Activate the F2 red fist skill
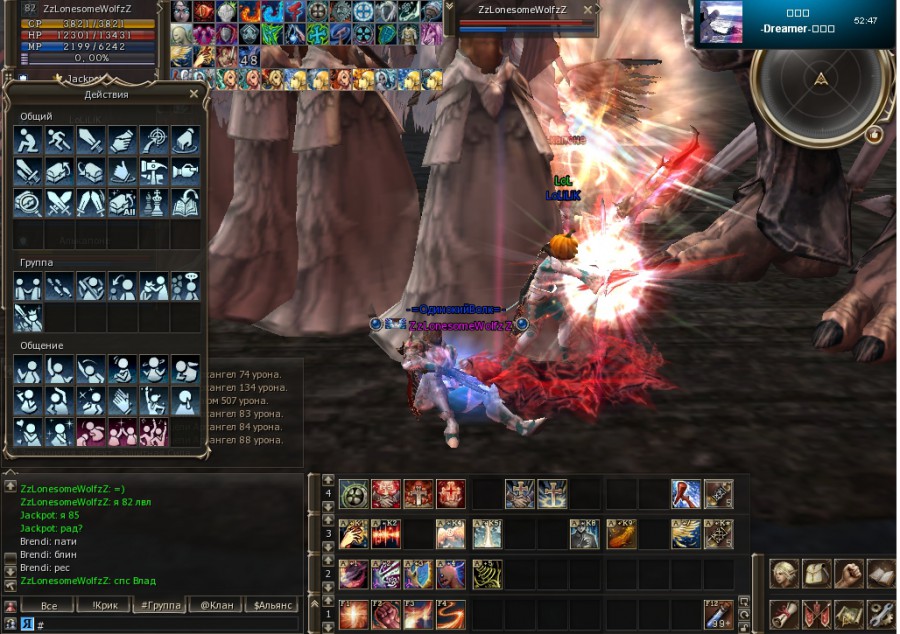The height and width of the screenshot is (634, 900). point(386,614)
